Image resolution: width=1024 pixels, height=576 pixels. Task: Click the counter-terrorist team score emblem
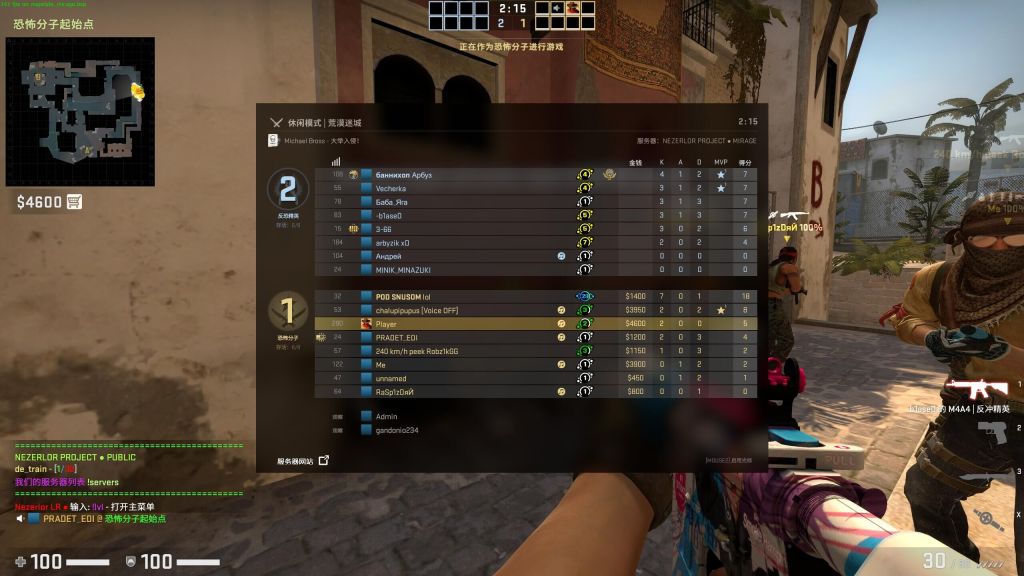tap(287, 188)
